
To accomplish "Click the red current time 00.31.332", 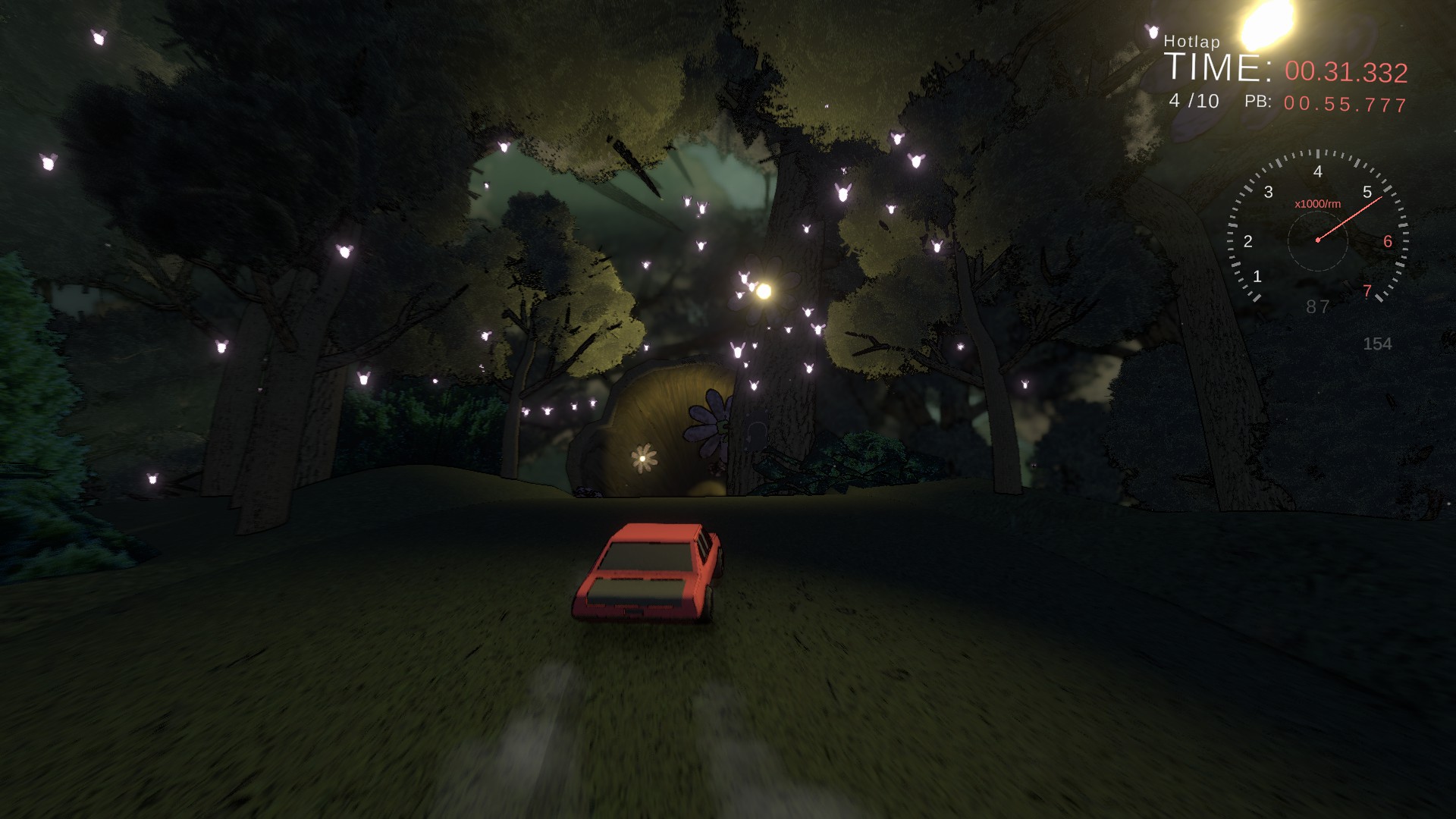I will click(1346, 71).
